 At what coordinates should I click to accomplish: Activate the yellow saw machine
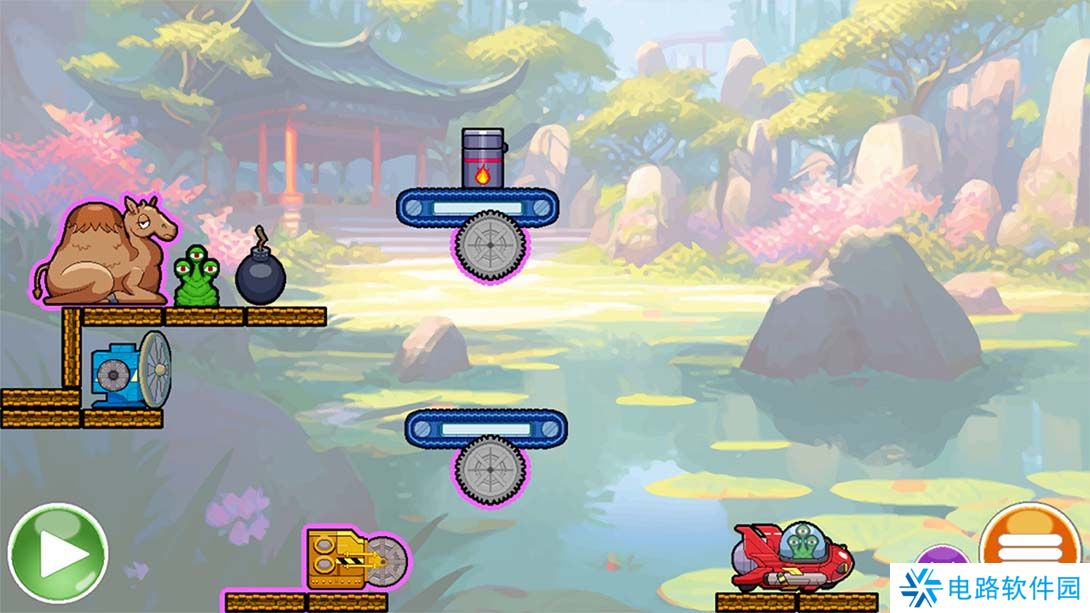[345, 559]
